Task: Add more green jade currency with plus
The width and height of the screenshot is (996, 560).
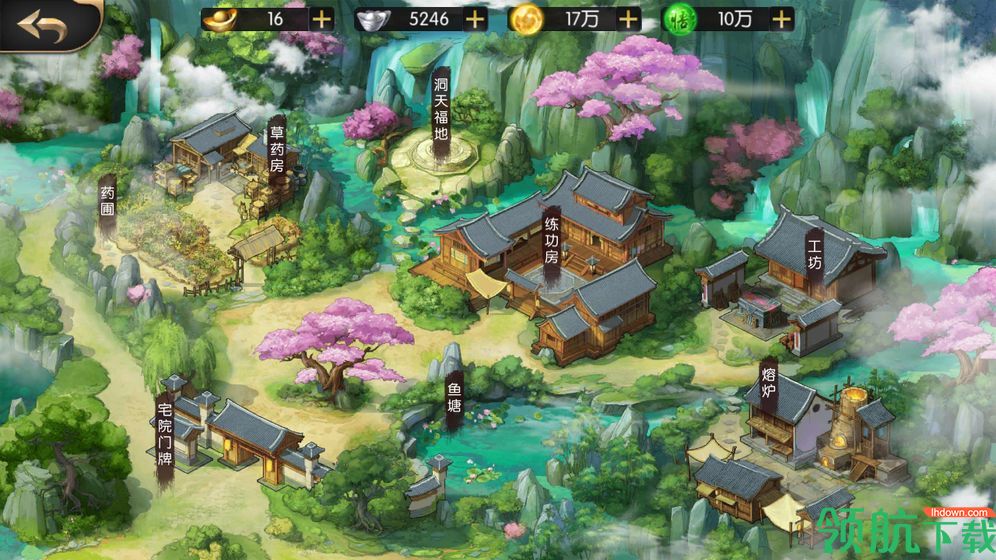Action: click(782, 18)
